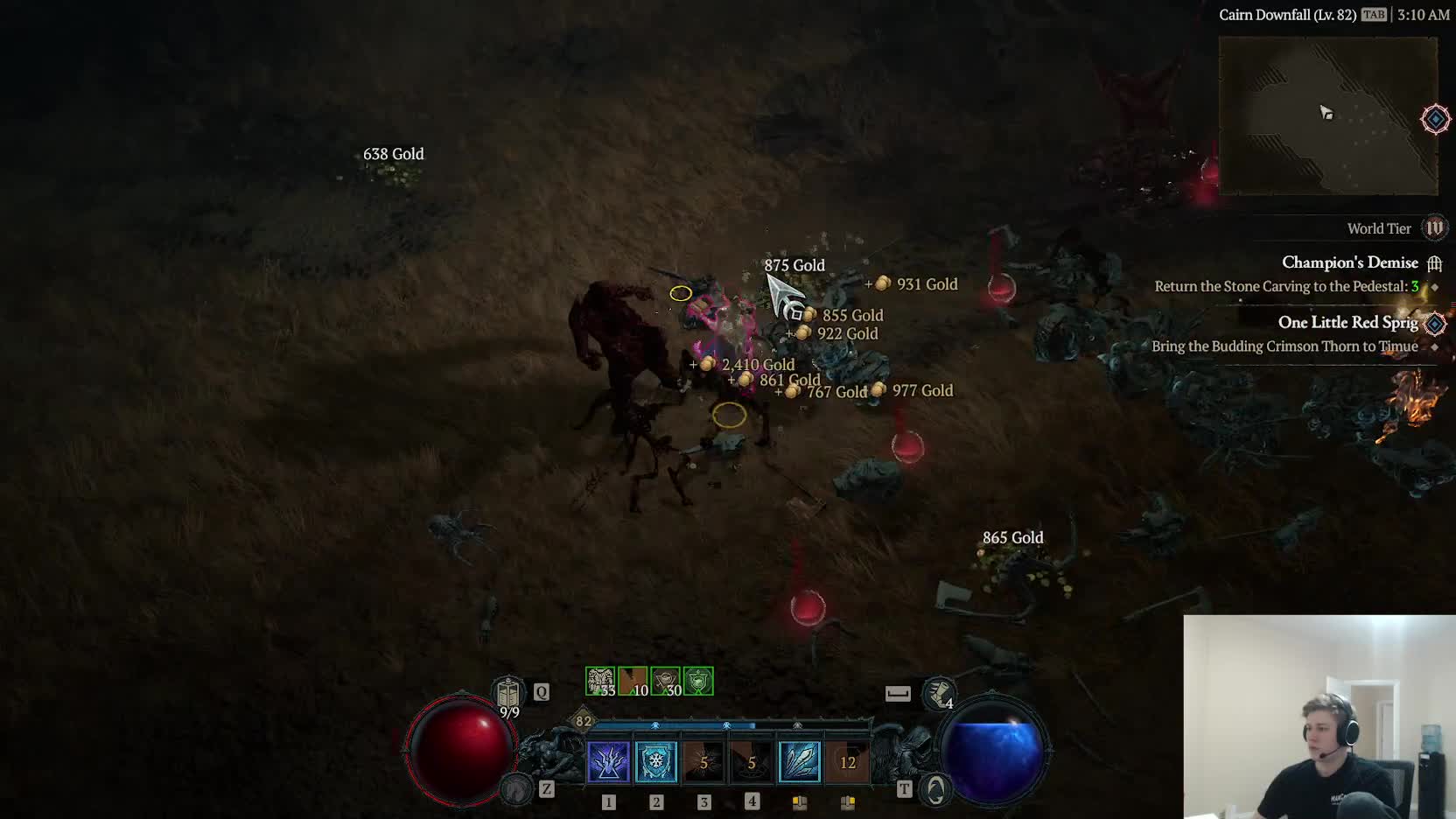Drink a healing potion from the 9/9 icon

pos(508,695)
